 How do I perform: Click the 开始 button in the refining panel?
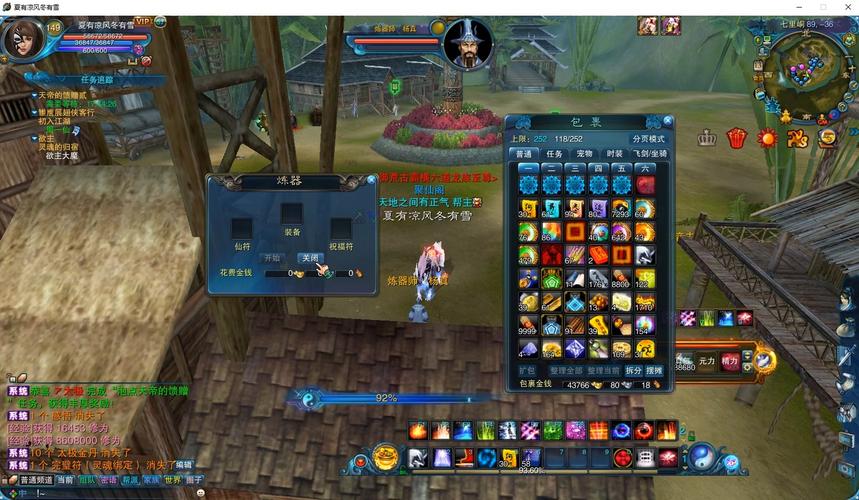coord(272,258)
